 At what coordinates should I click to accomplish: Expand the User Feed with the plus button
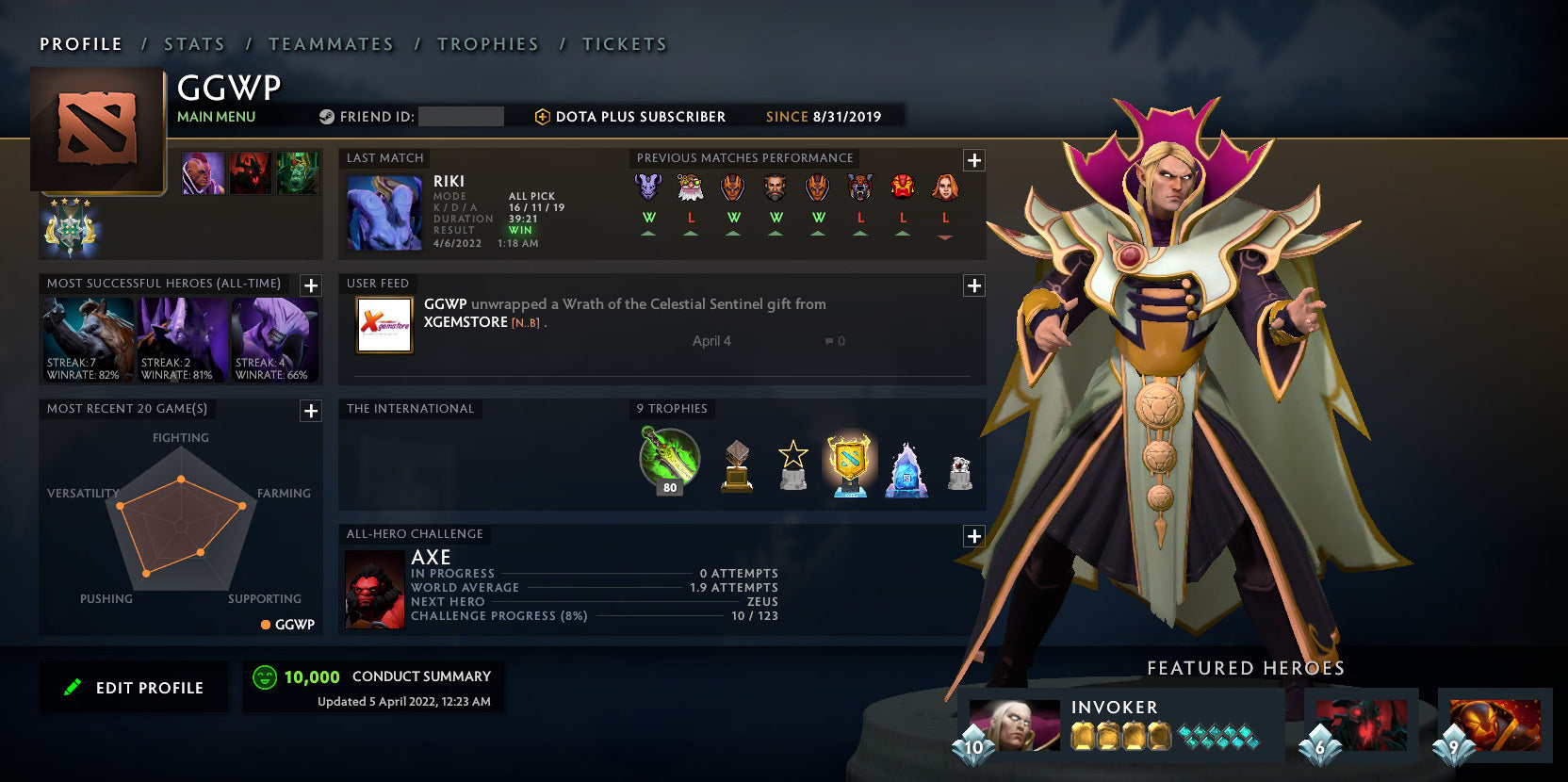pyautogui.click(x=972, y=285)
